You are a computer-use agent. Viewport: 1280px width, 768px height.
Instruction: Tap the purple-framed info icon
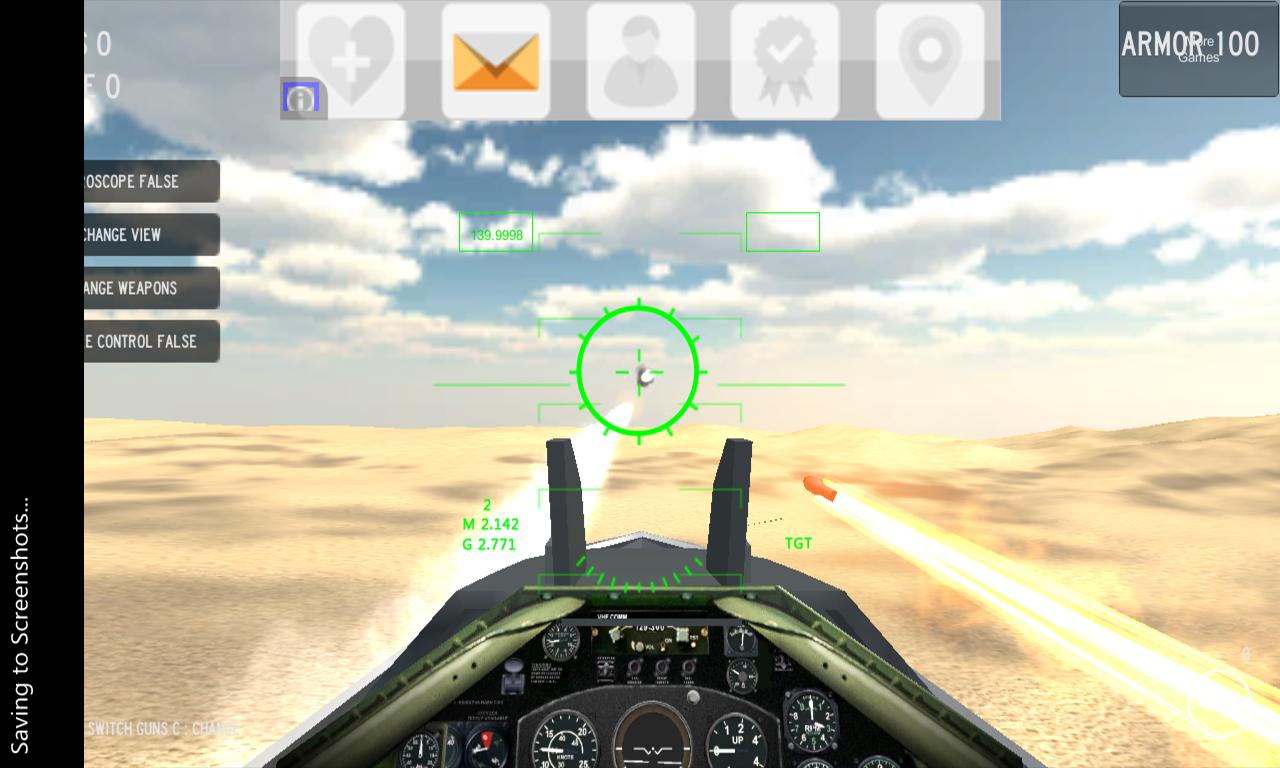[299, 97]
